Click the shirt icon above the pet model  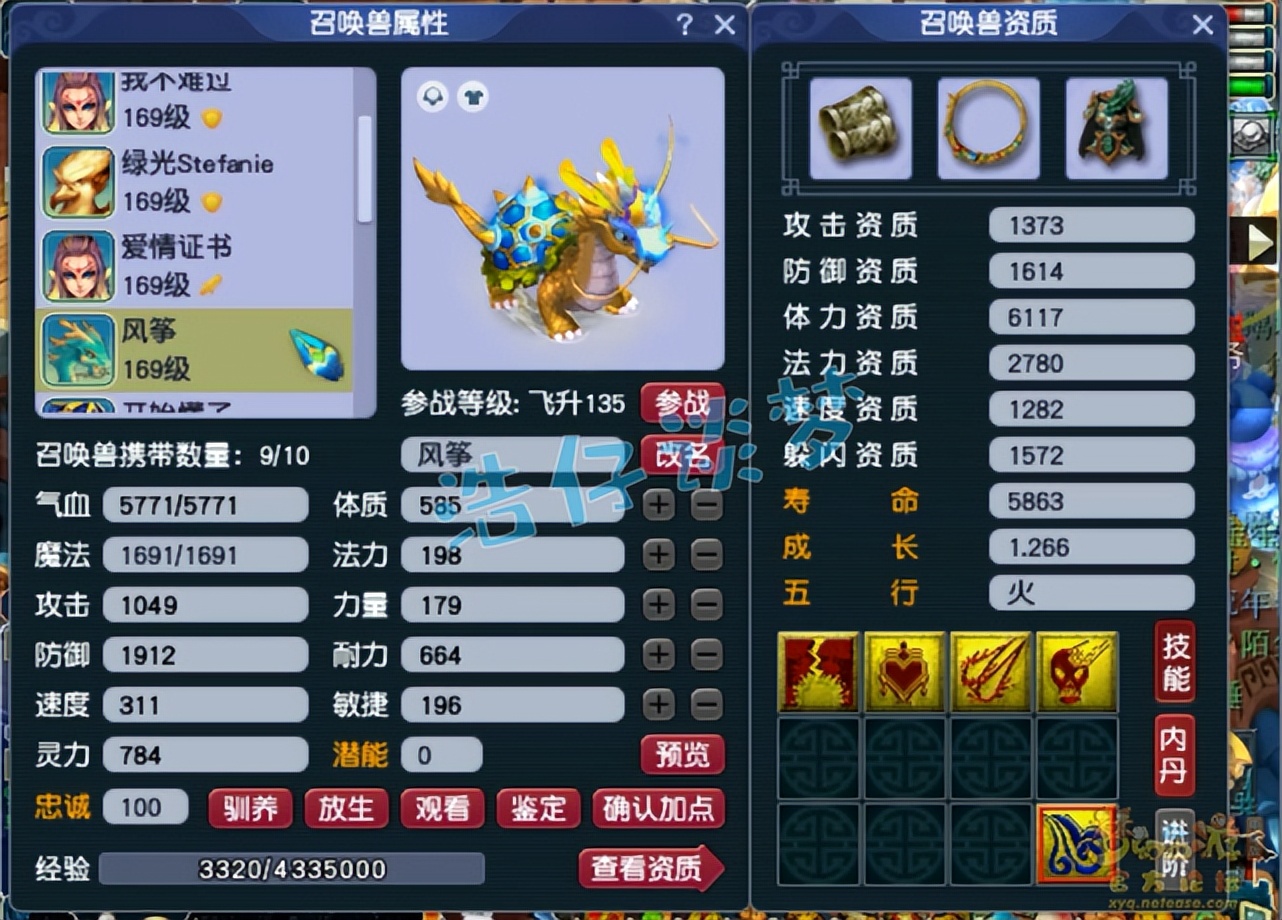[x=472, y=96]
